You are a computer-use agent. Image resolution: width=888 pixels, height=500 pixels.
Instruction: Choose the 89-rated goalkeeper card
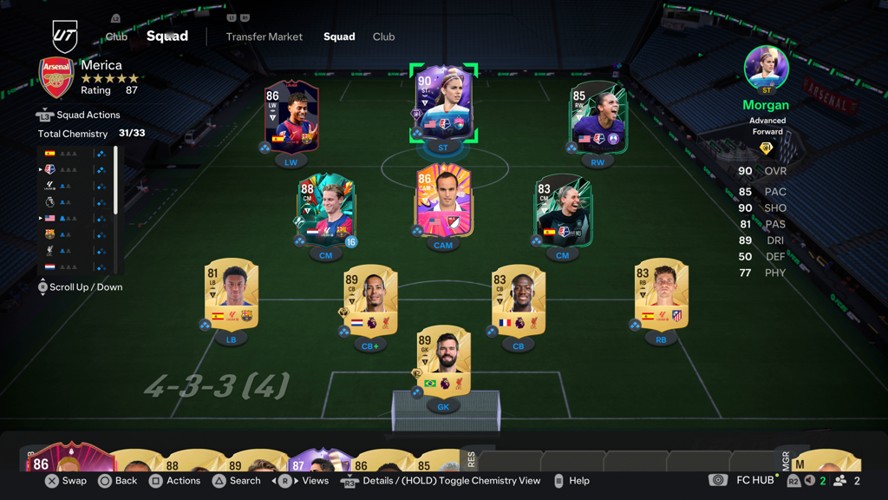[x=443, y=362]
